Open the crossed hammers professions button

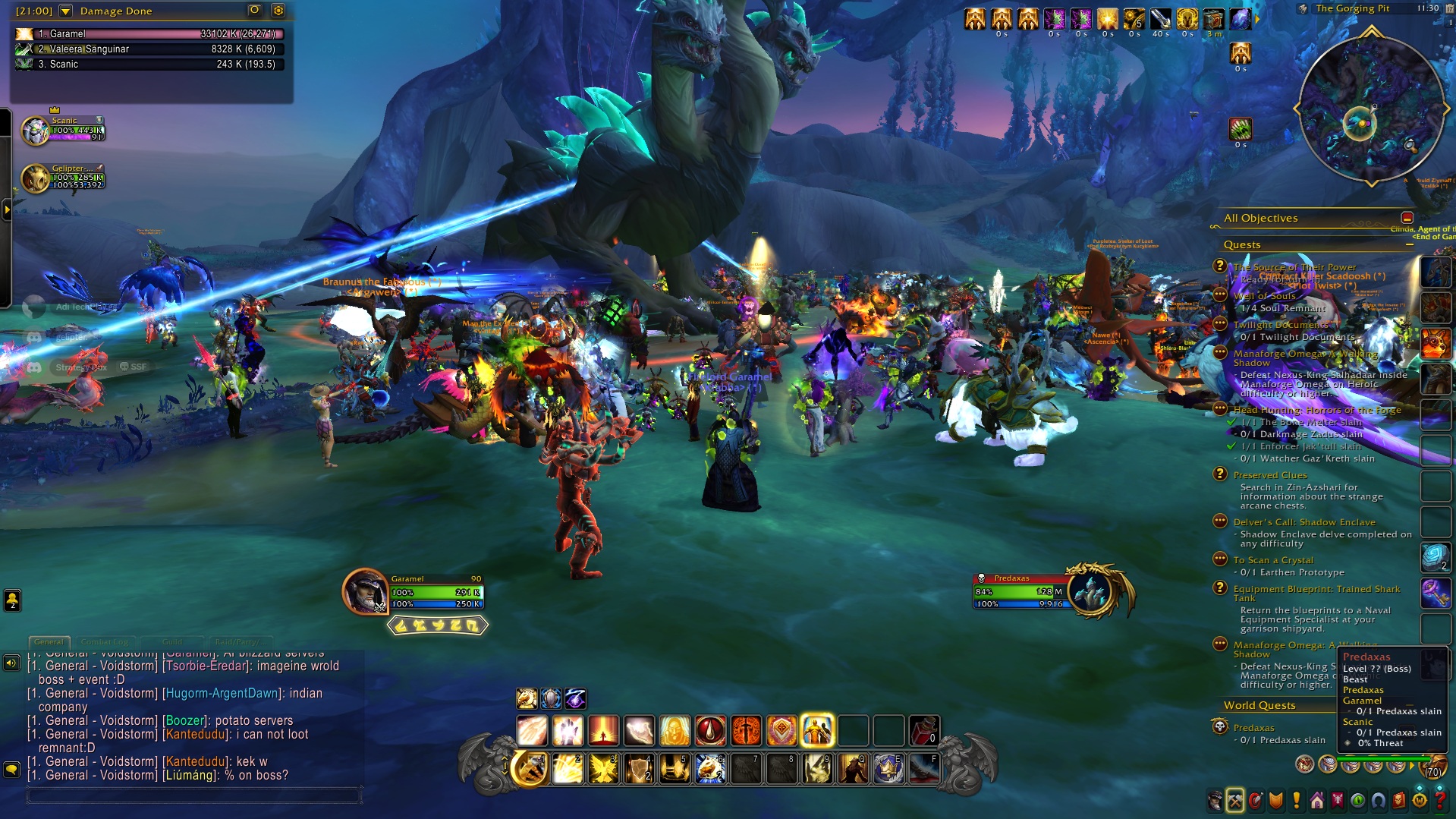pyautogui.click(x=1235, y=800)
